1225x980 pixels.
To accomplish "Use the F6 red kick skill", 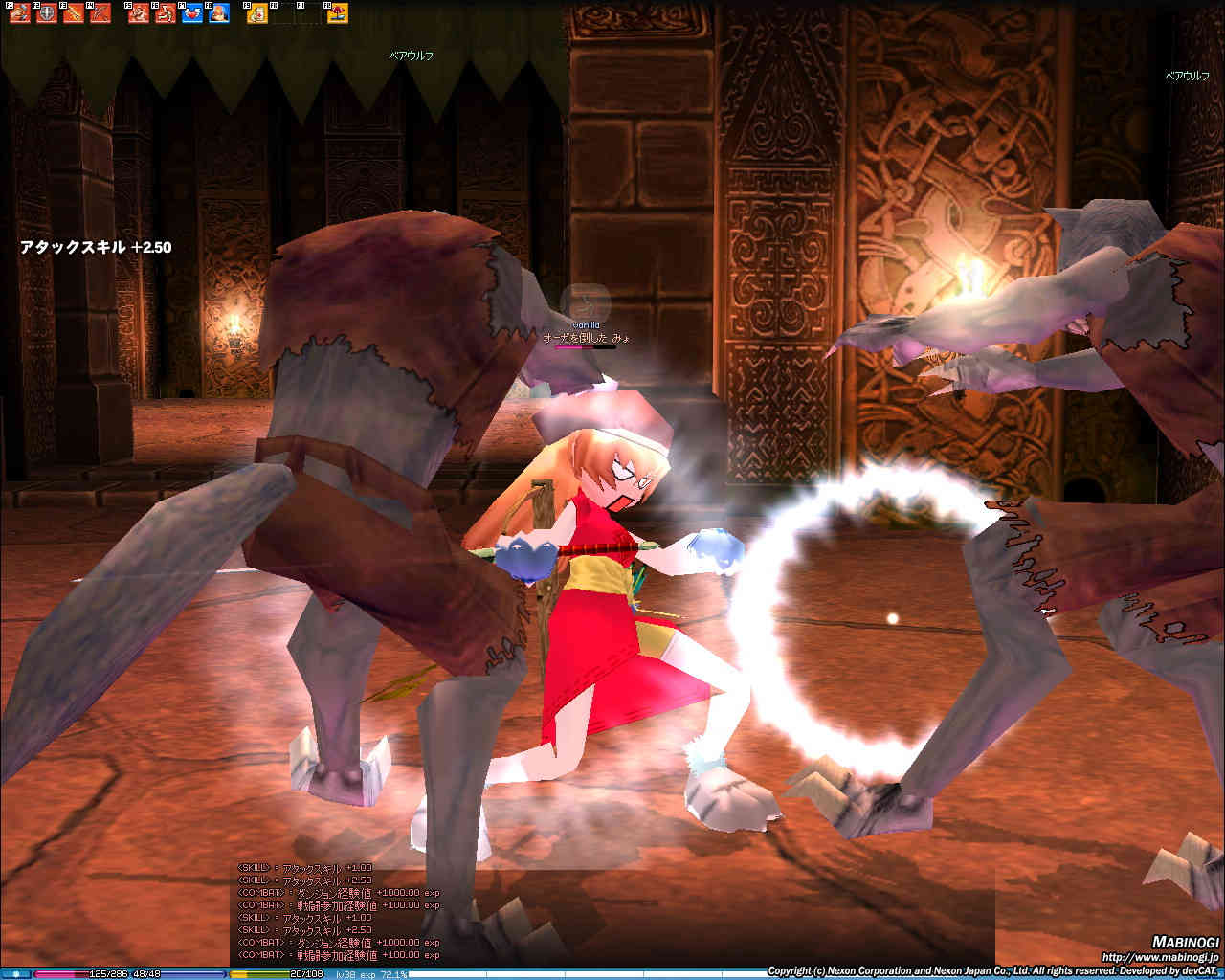I will (x=166, y=14).
